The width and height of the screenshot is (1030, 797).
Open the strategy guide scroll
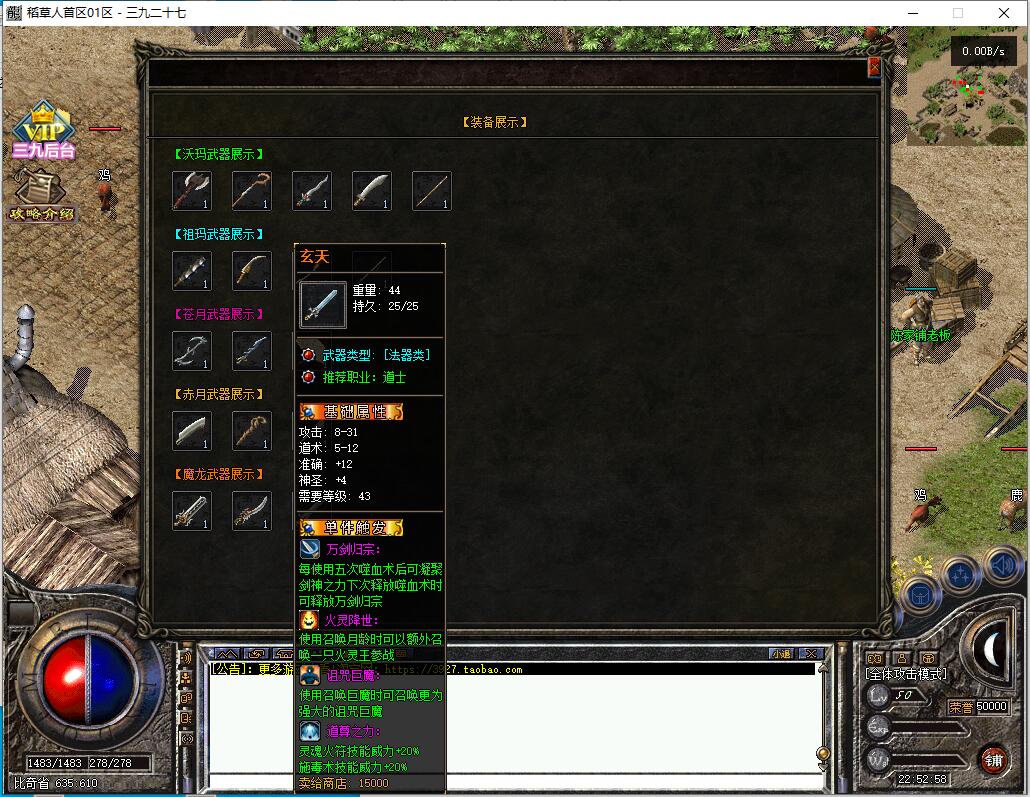point(41,193)
